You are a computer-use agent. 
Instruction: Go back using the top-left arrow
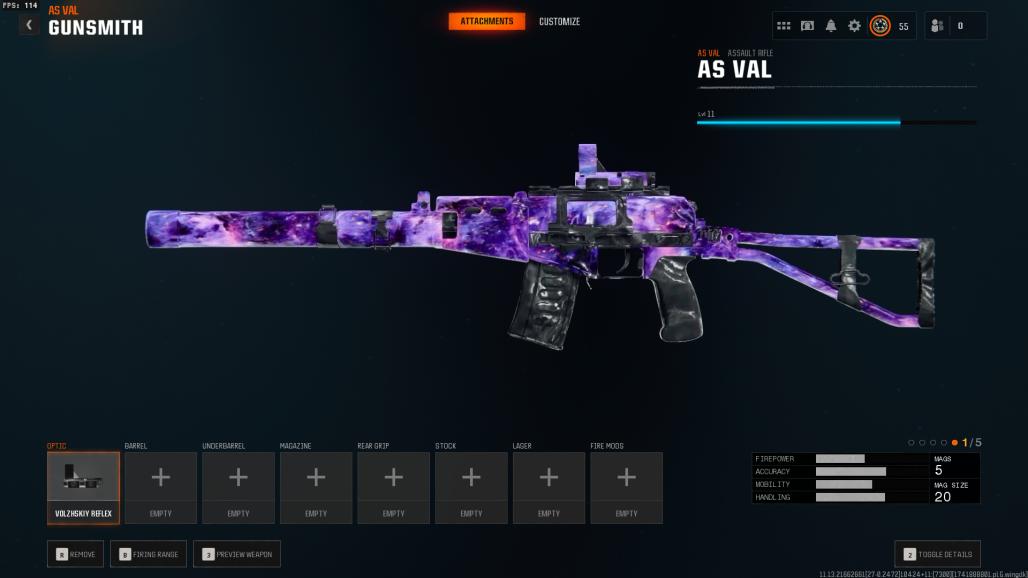coord(29,25)
